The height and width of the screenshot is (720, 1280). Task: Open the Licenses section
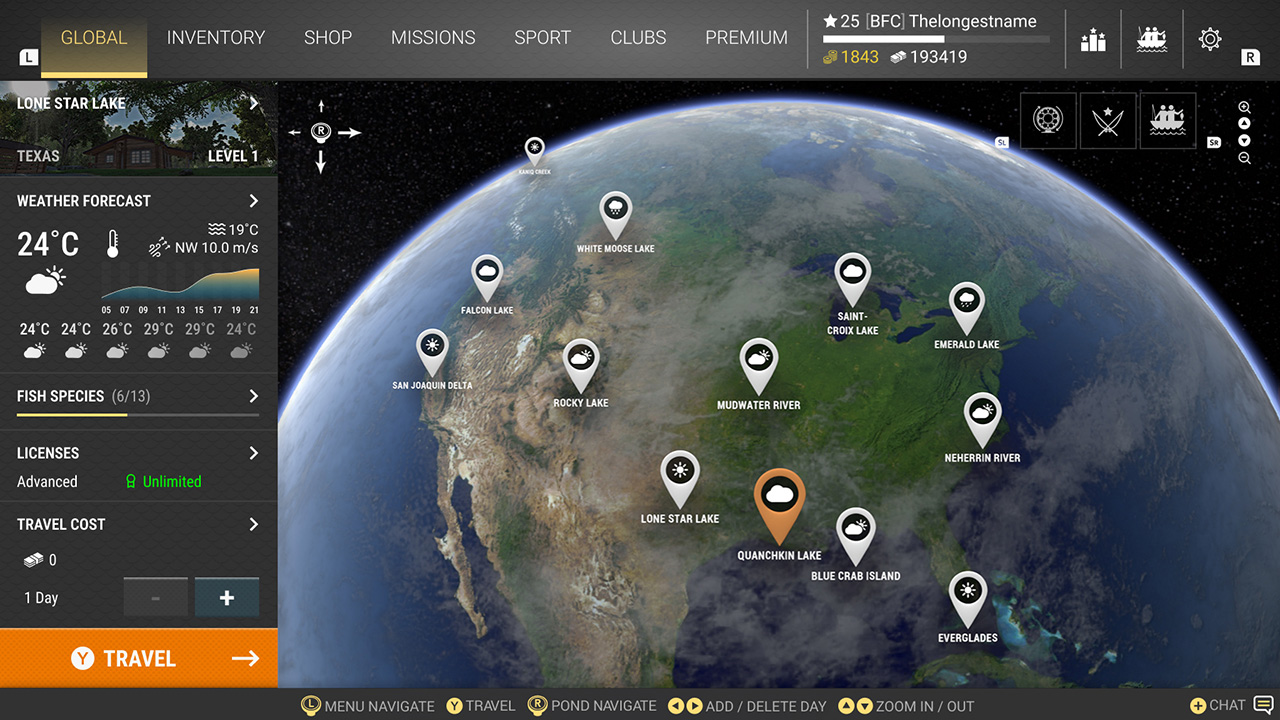[253, 453]
